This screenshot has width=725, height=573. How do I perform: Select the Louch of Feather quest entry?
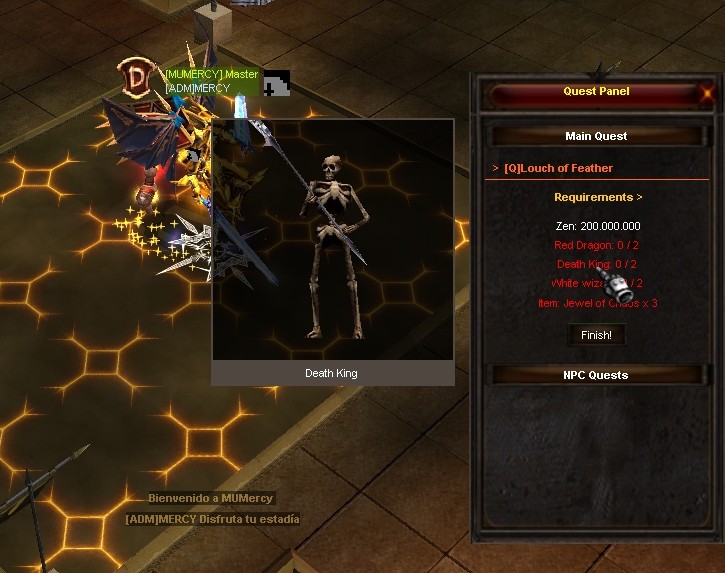558,168
